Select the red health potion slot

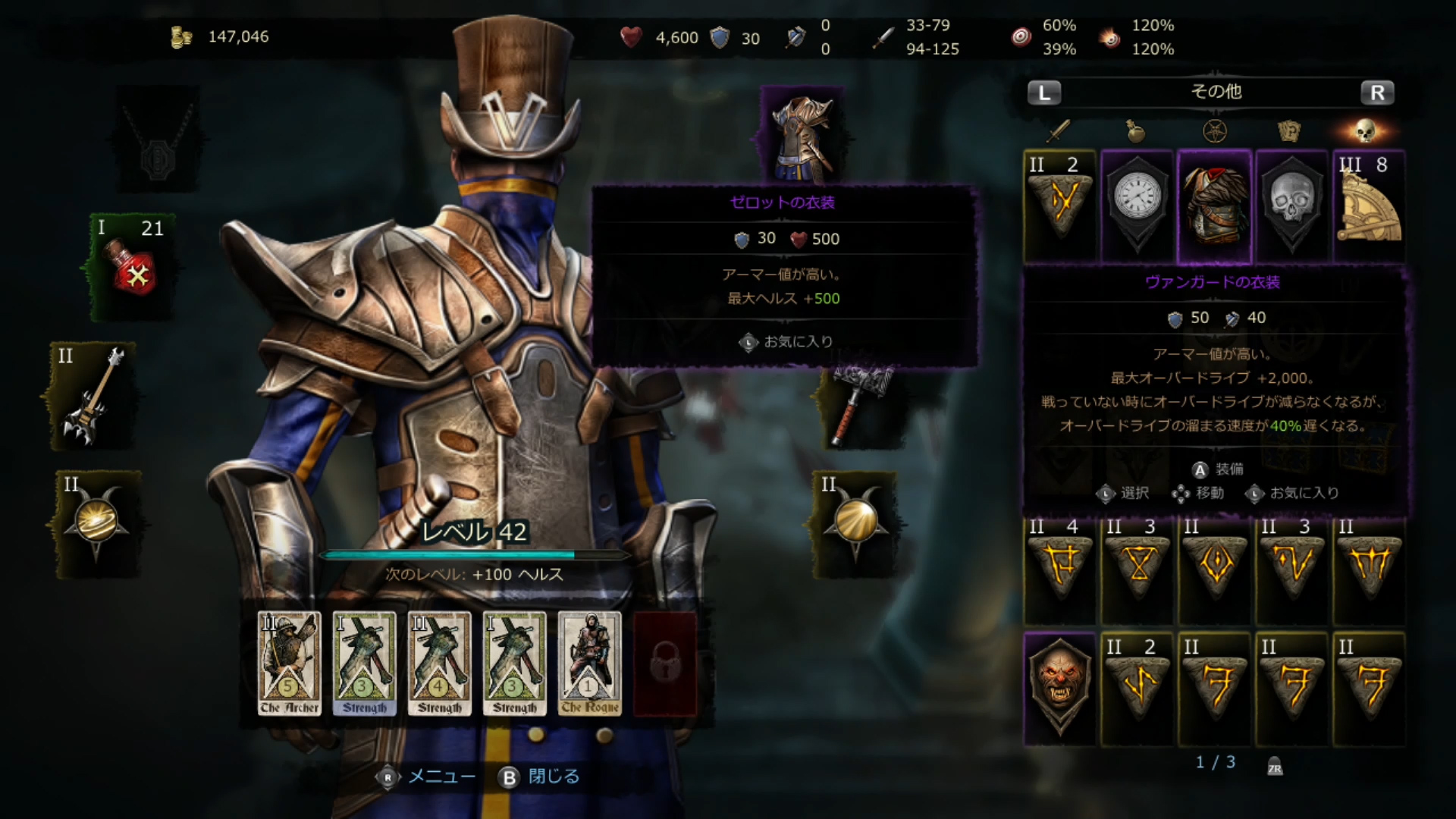click(x=133, y=267)
